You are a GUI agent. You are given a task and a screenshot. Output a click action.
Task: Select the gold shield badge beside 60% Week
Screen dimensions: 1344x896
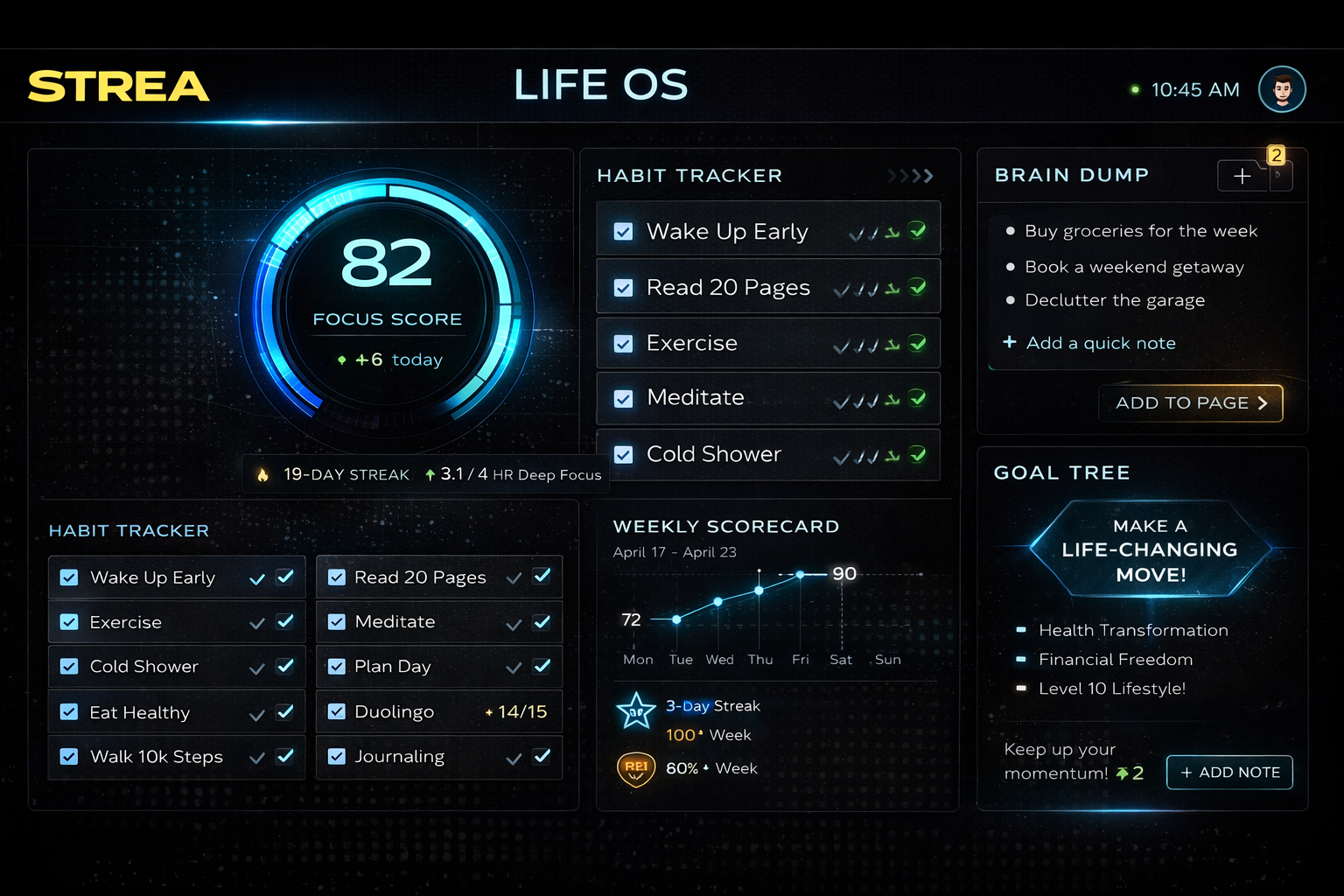point(636,768)
